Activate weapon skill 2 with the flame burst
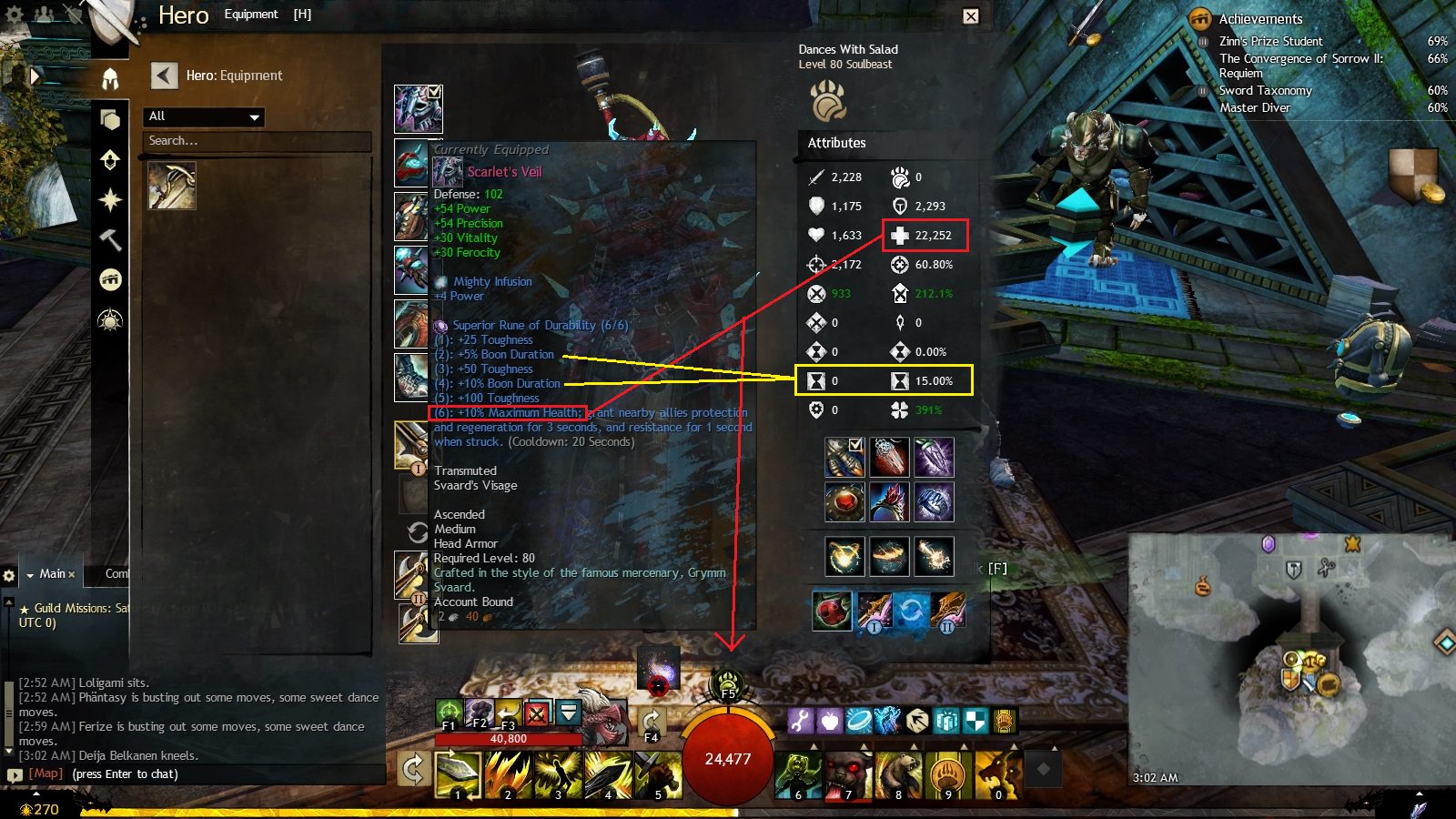1456x819 pixels. (x=508, y=774)
